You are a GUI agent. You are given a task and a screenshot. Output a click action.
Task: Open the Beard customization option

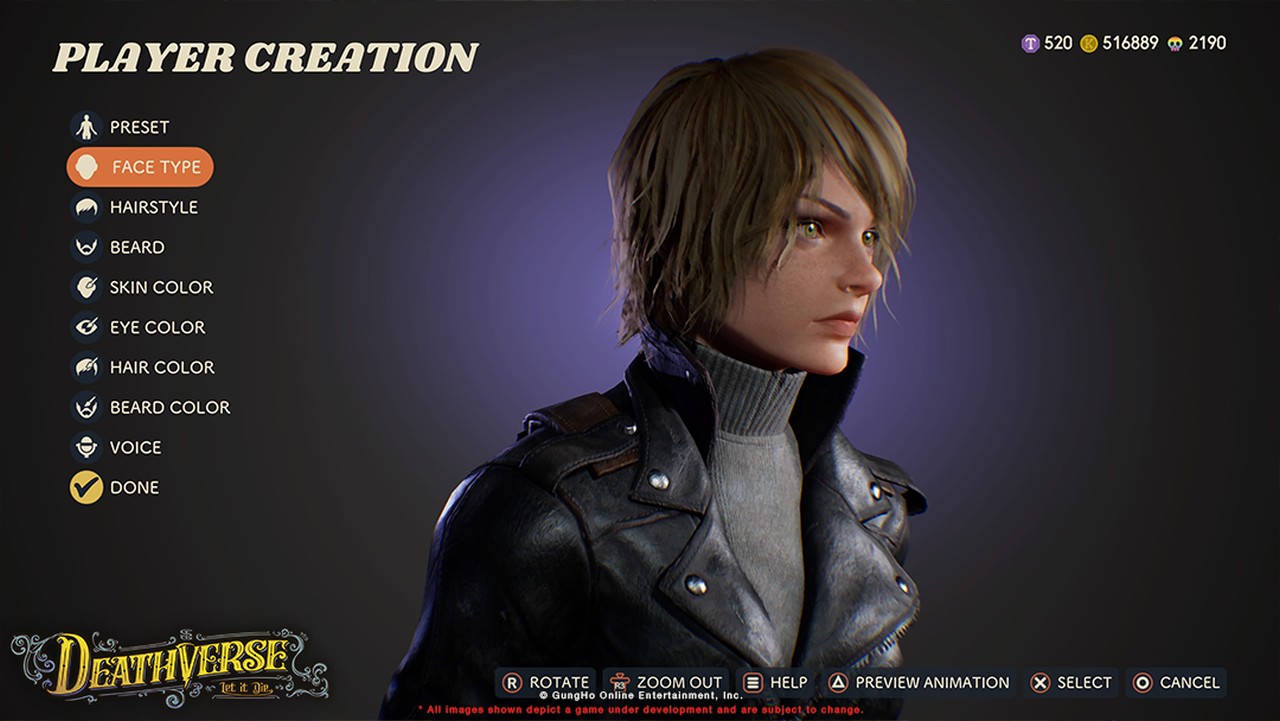tap(136, 247)
